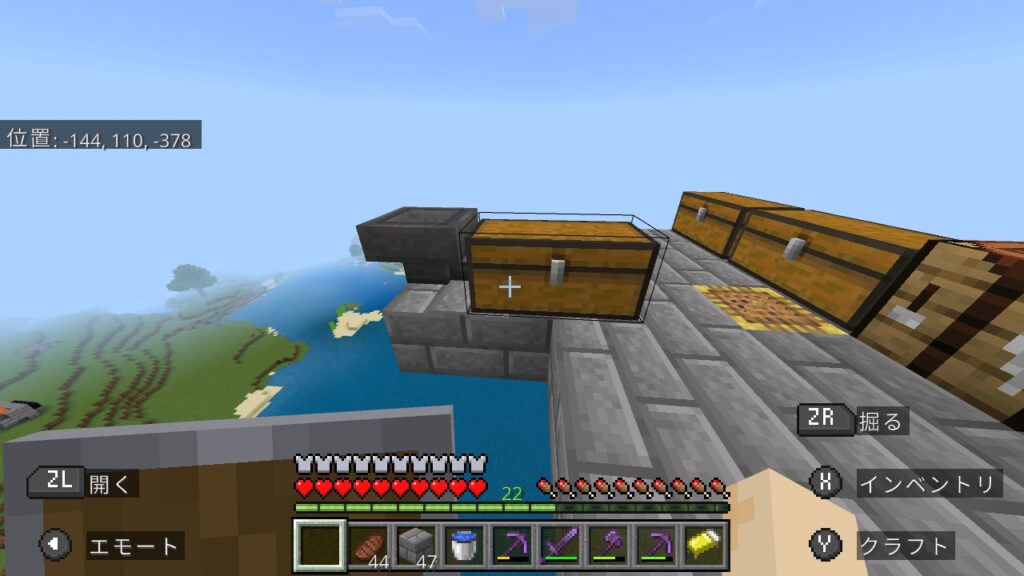This screenshot has height=576, width=1024.
Task: Select the pickaxe beside the water bucket
Action: click(x=512, y=545)
